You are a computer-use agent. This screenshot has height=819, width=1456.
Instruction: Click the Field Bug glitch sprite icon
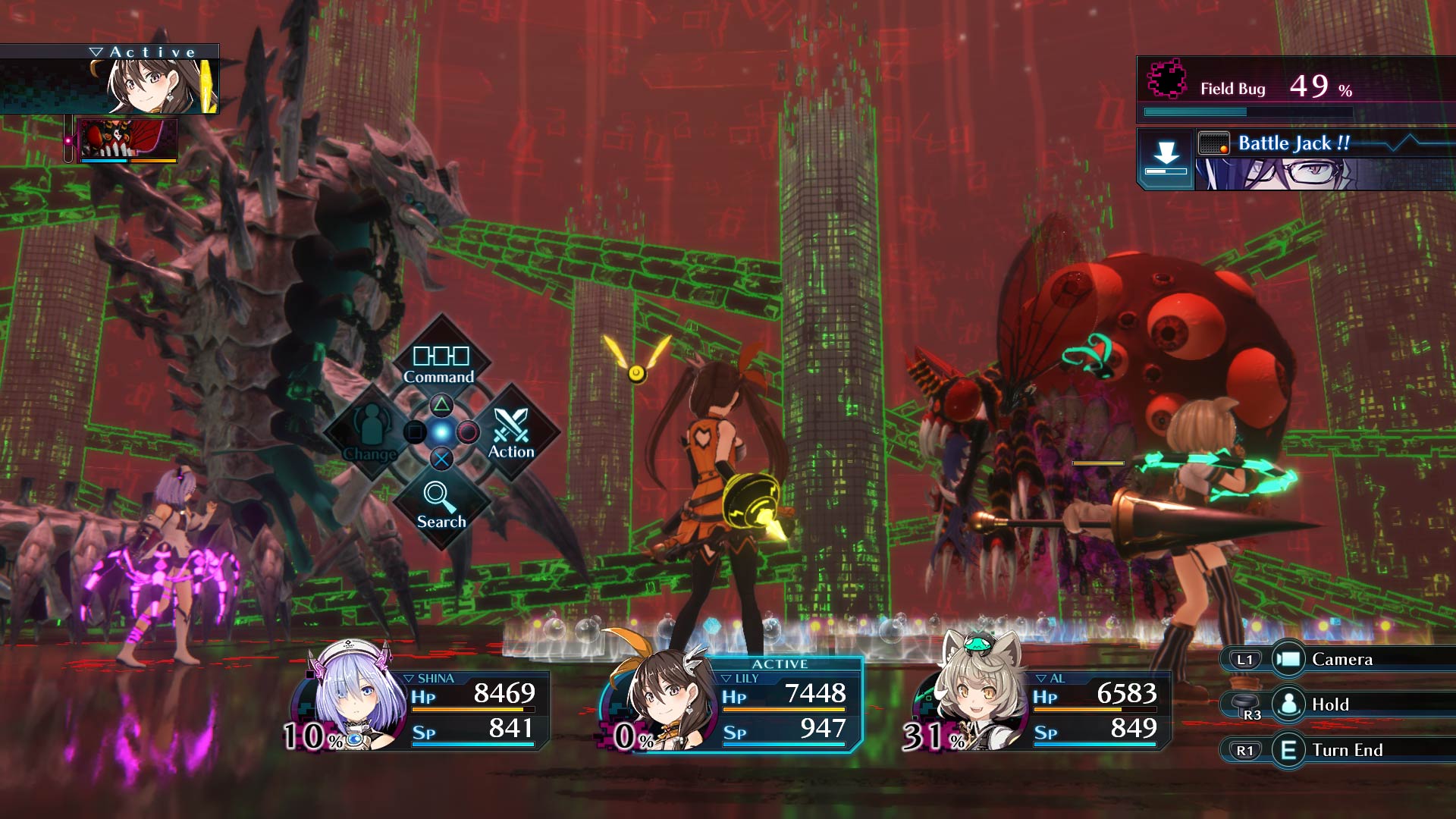pos(1166,81)
